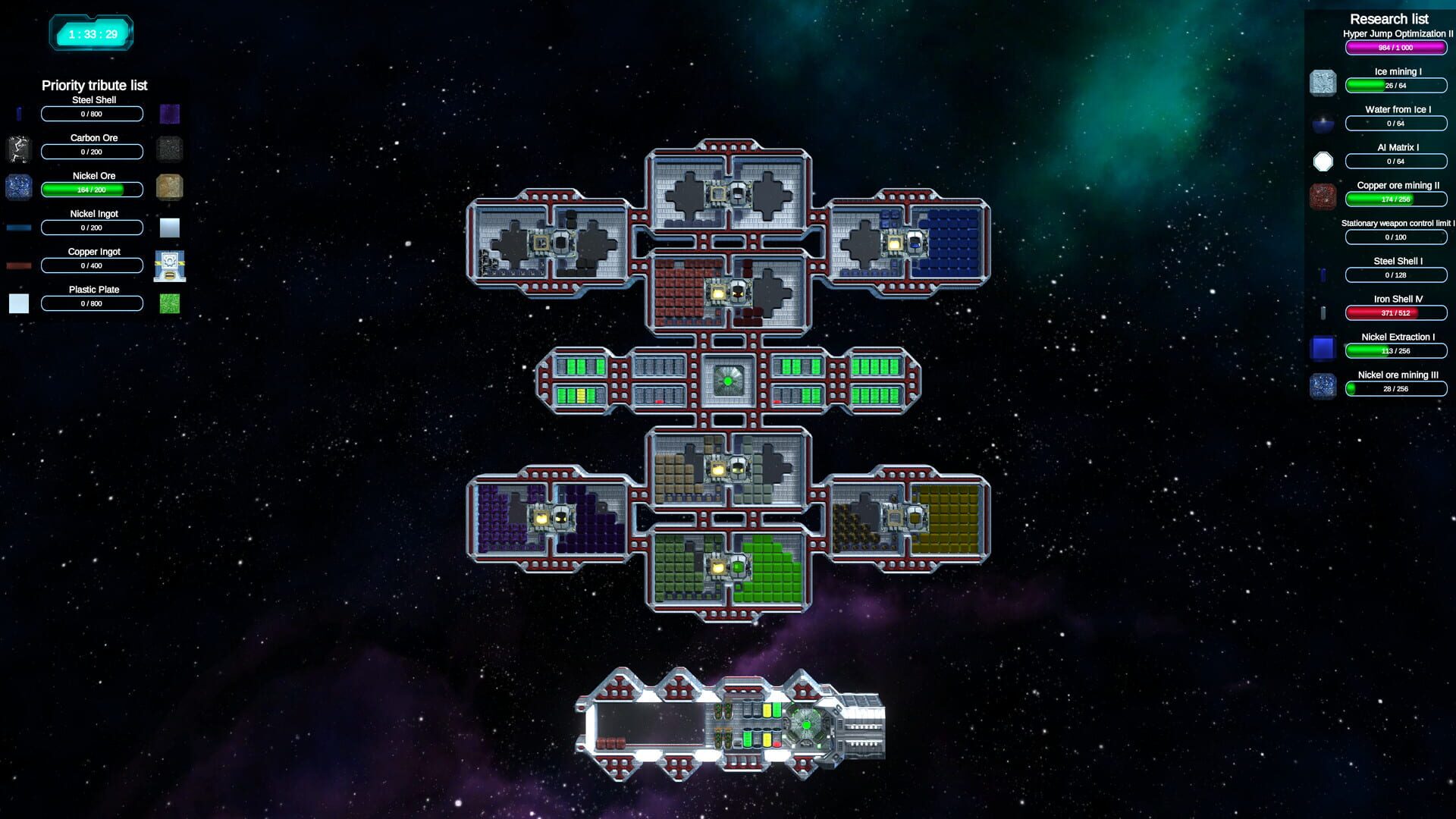The width and height of the screenshot is (1456, 819).
Task: Click the Ice mining I research icon
Action: 1323,82
